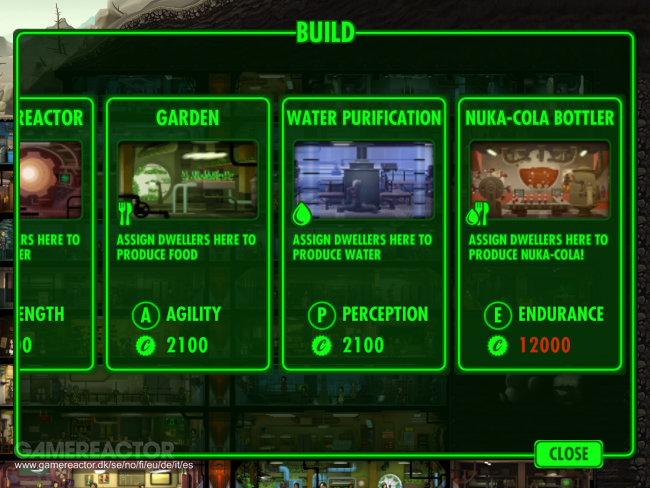Close the Build menu
This screenshot has height=488, width=650.
click(x=568, y=453)
